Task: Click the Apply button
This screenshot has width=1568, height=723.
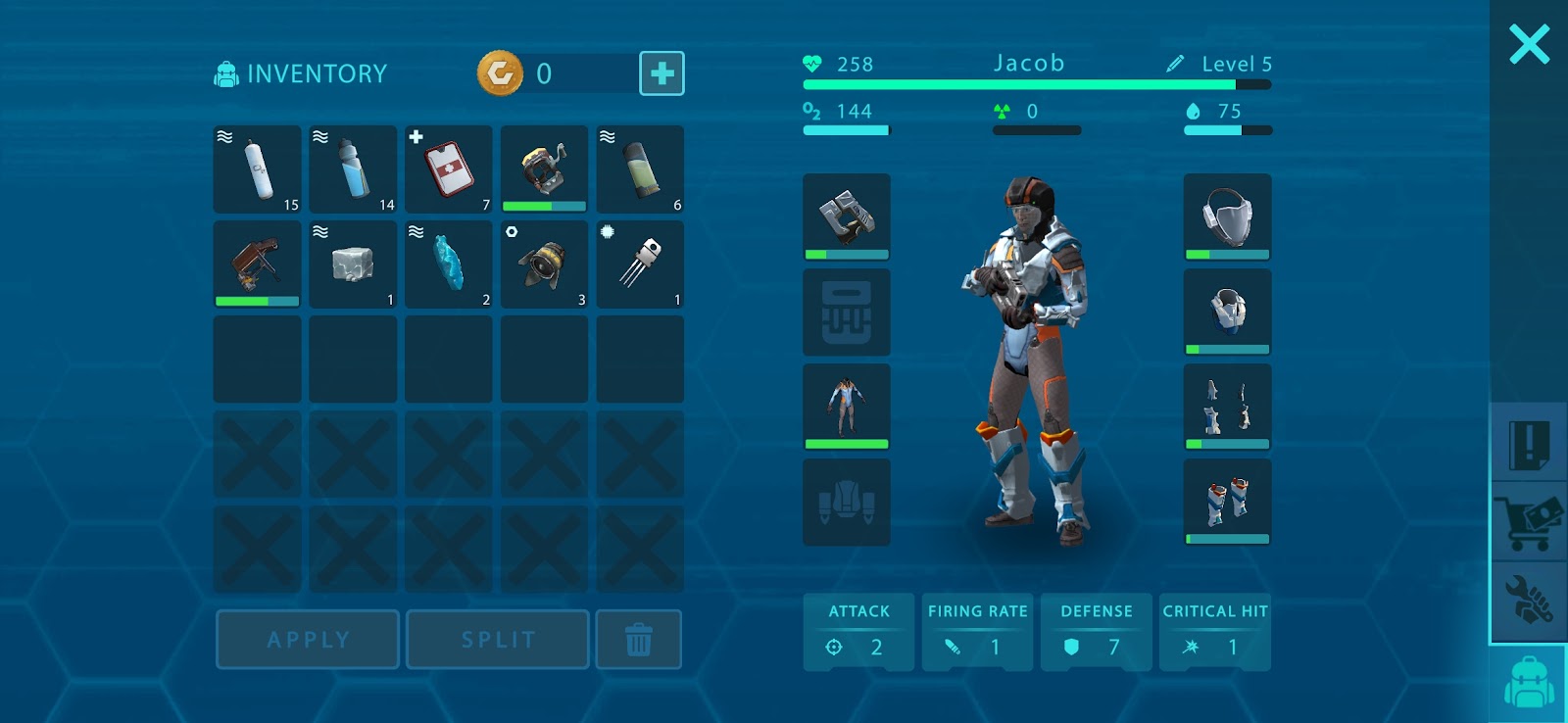Action: 308,640
